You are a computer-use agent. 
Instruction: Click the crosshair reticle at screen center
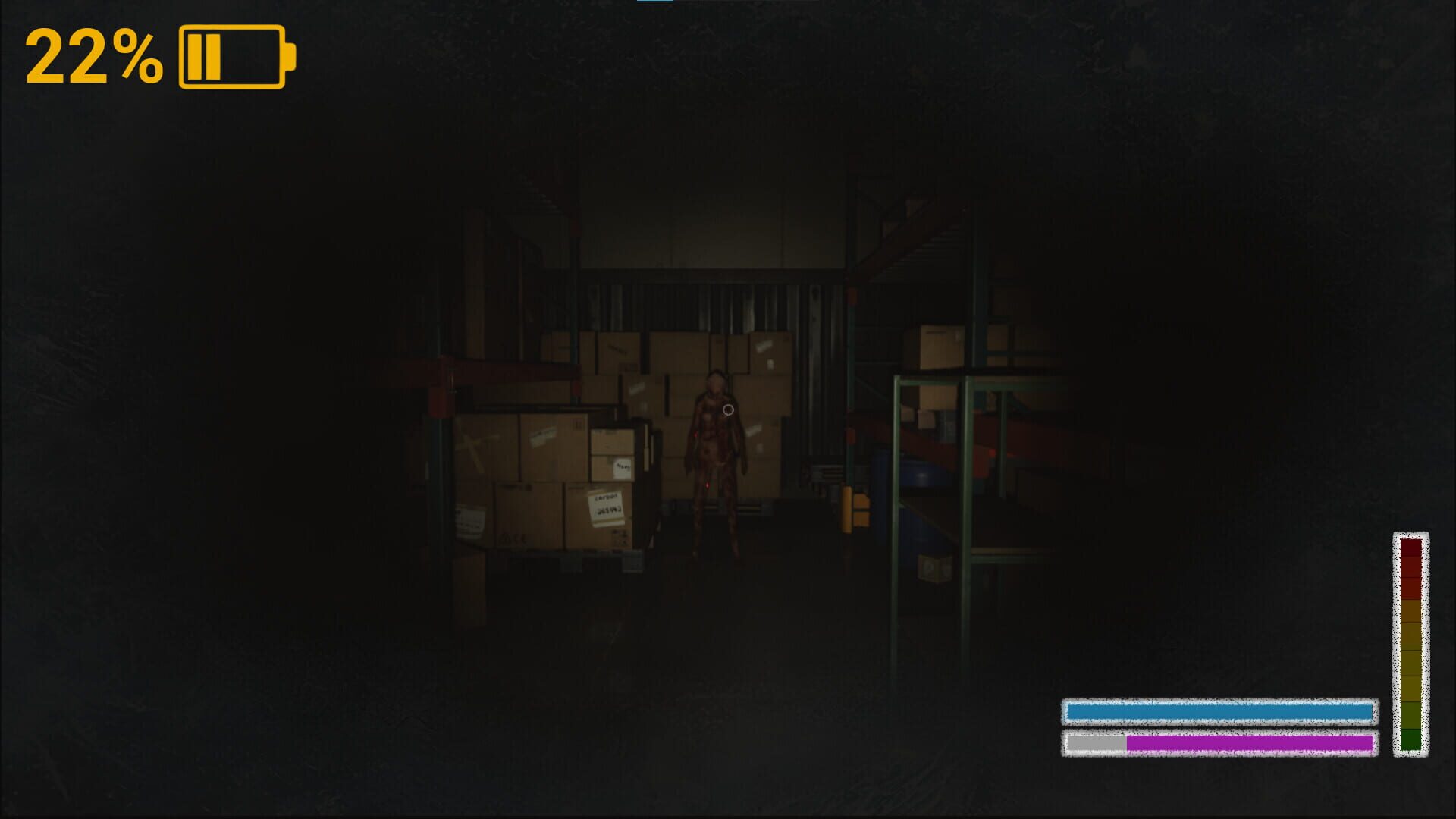click(728, 409)
